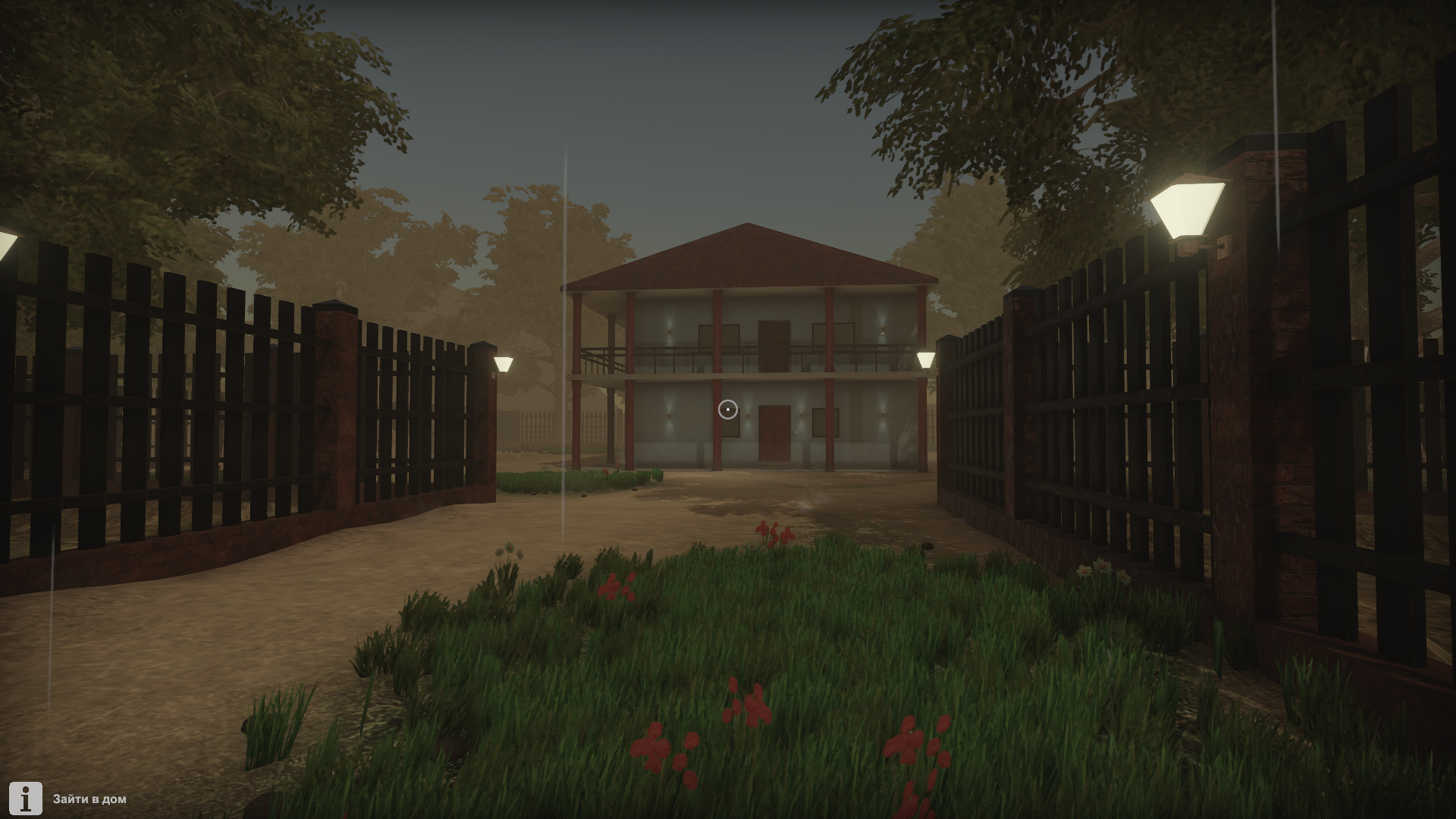Click the lamp near the right inner fence post
The width and height of the screenshot is (1456, 819).
pos(926,358)
